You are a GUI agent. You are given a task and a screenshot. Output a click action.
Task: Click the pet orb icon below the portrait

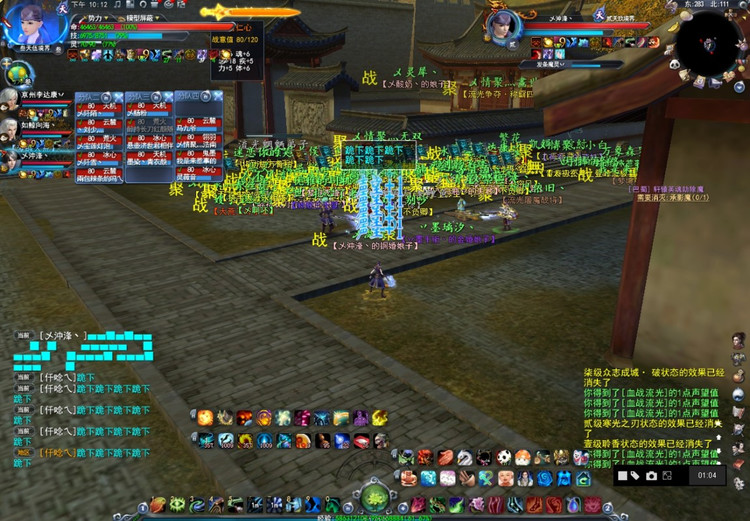(17, 72)
